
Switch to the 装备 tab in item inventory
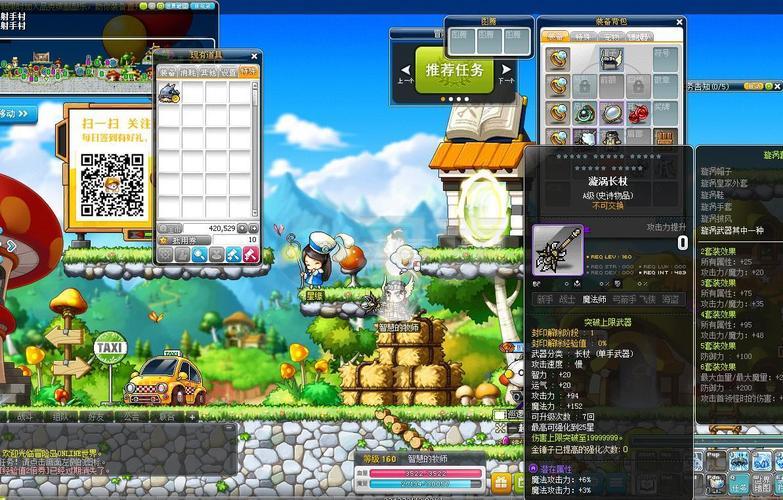167,72
